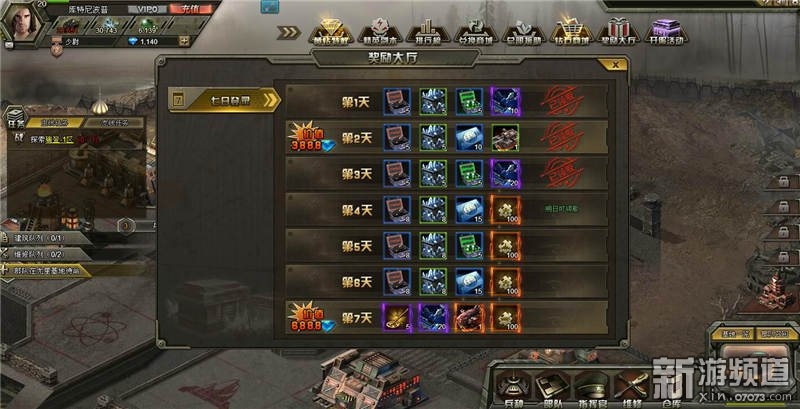This screenshot has height=409, width=800.
Task: Open the 指挥官 commander menu button
Action: tap(596, 387)
